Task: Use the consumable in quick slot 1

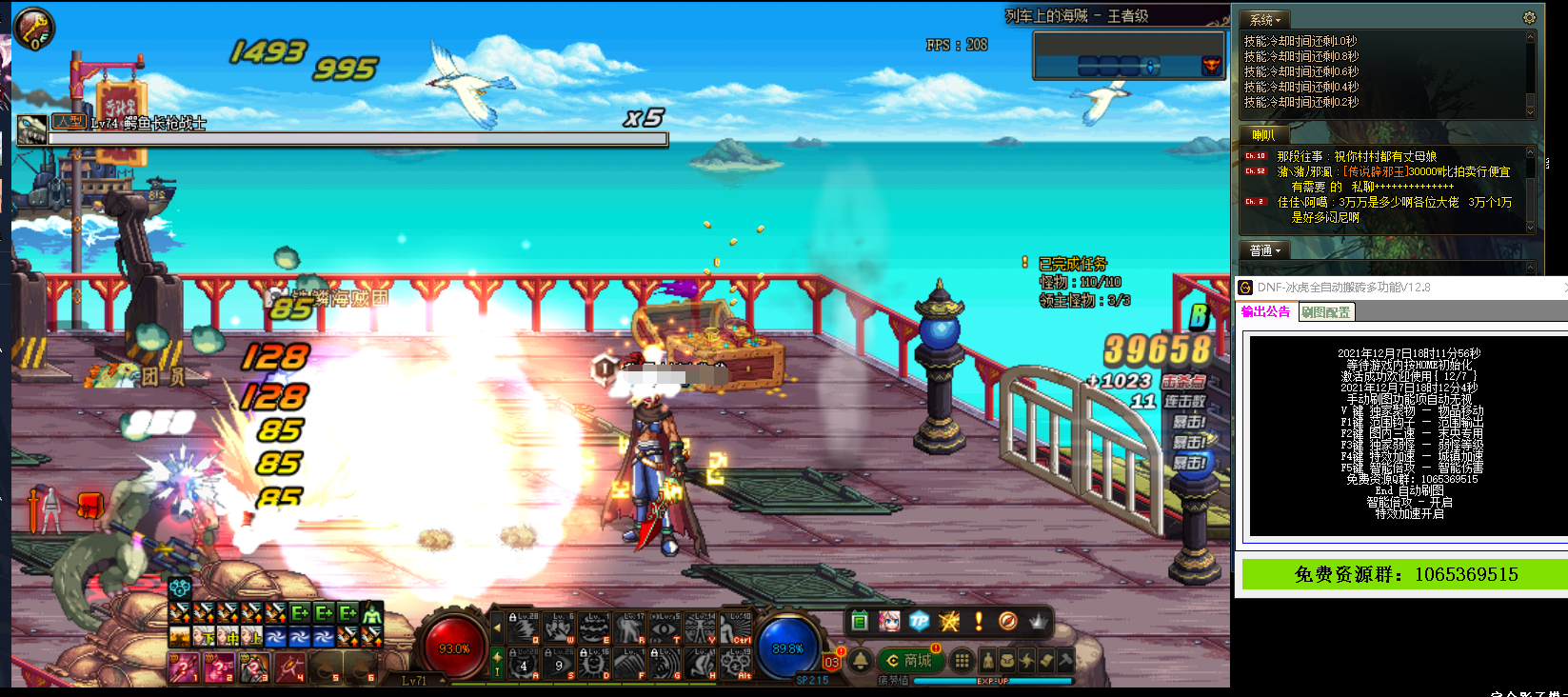Action: 184,668
